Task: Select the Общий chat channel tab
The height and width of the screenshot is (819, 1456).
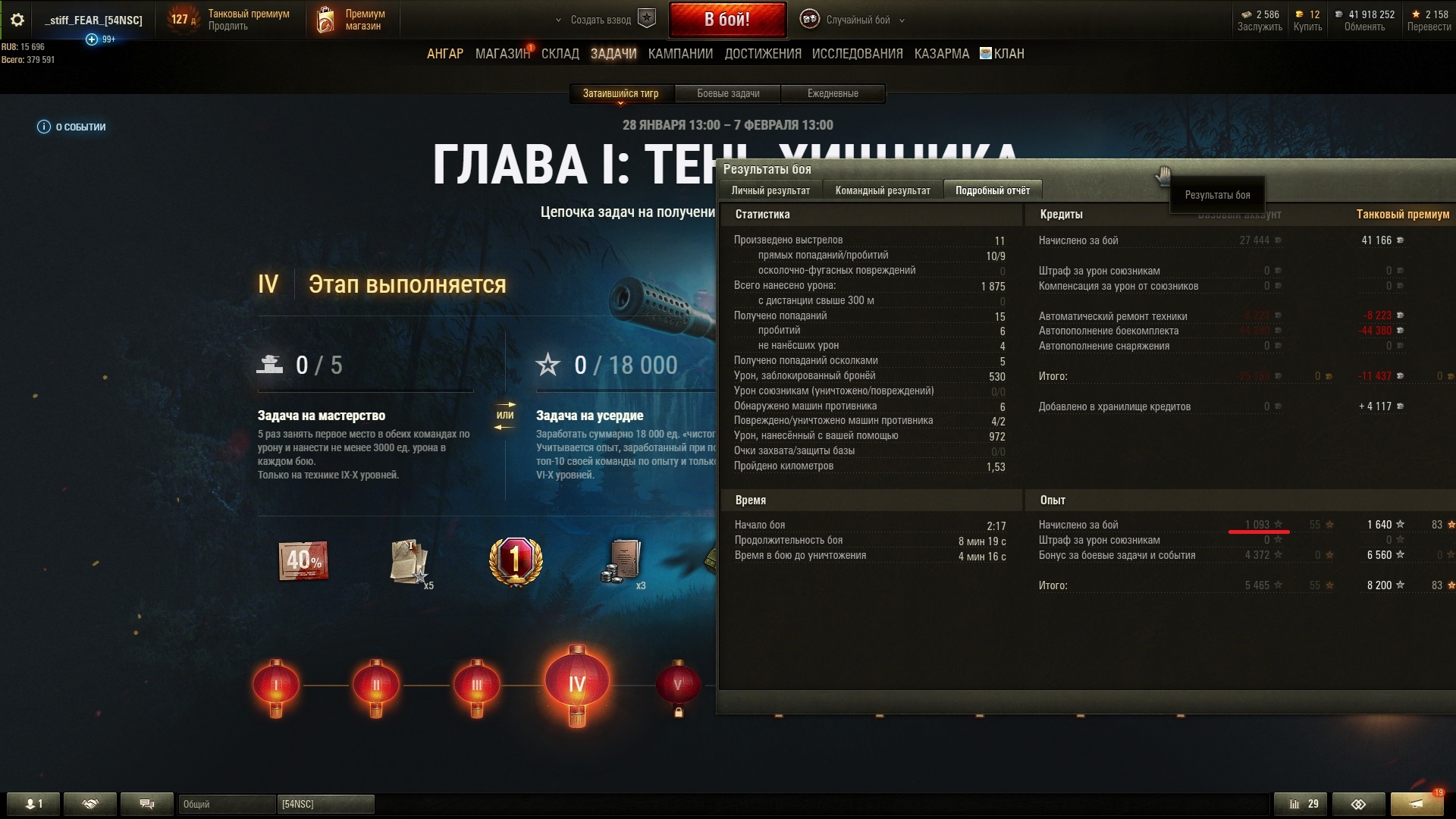Action: pos(226,804)
